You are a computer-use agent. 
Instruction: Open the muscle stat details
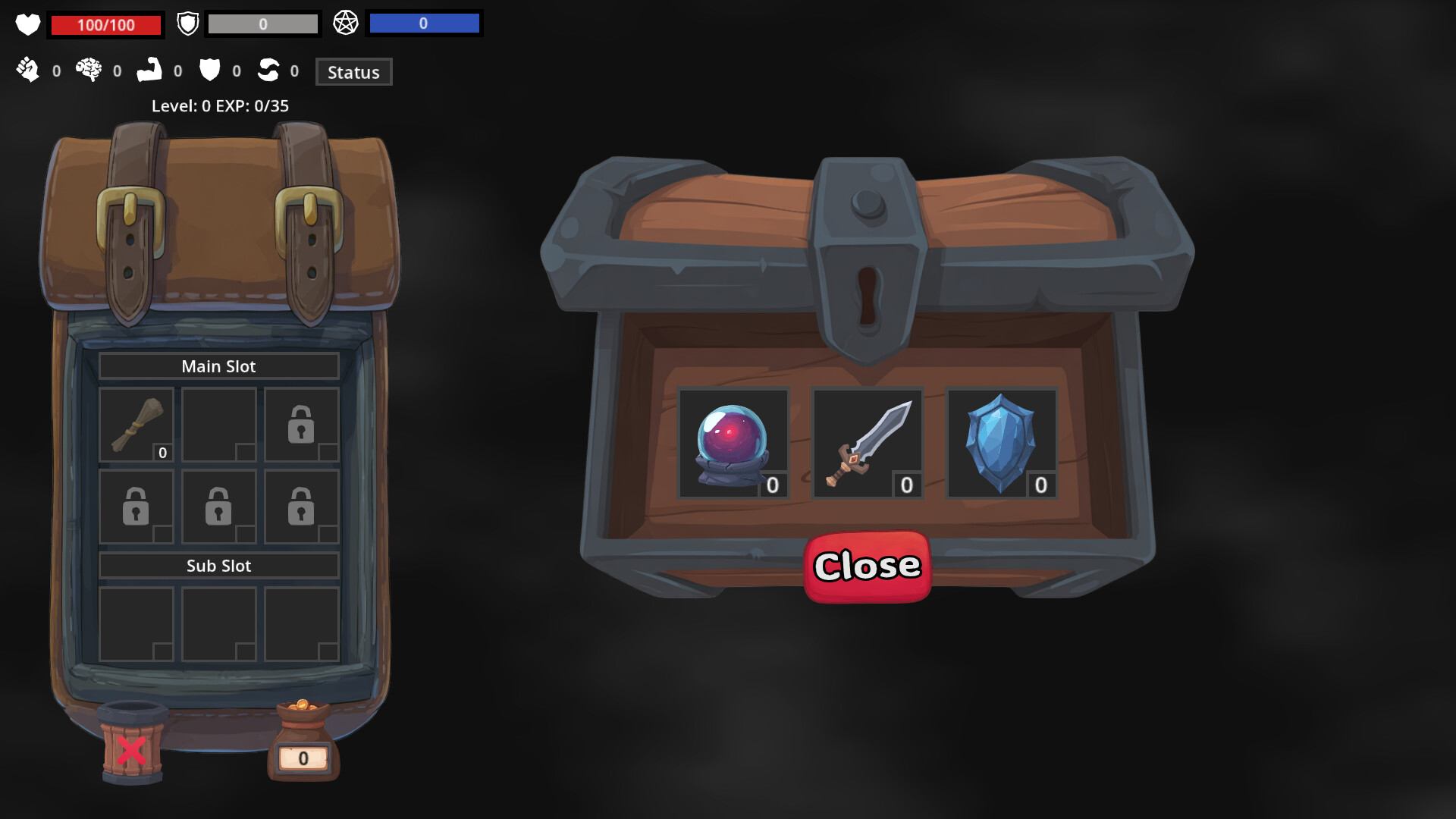click(x=151, y=71)
